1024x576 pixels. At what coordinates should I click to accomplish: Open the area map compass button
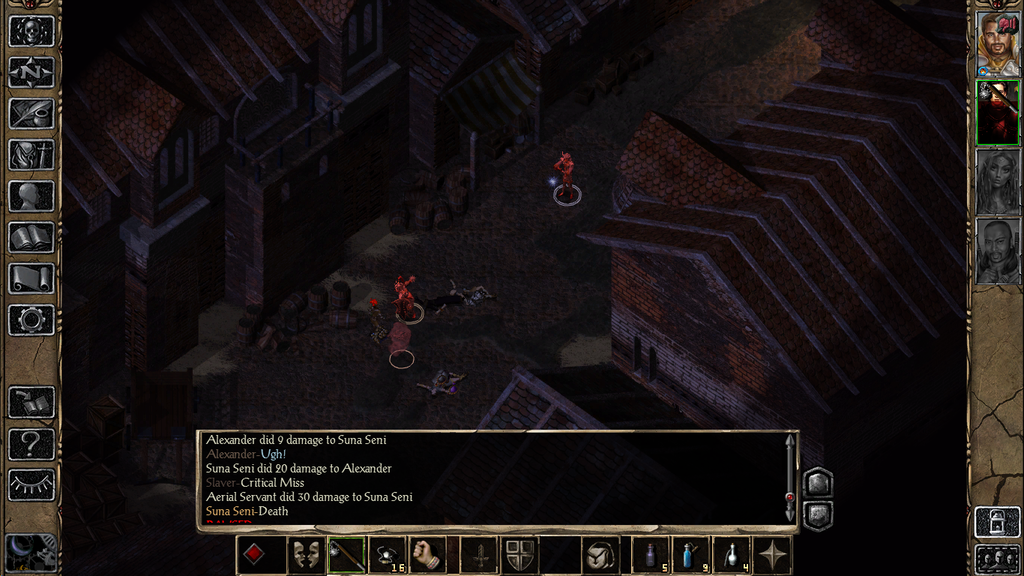31,72
